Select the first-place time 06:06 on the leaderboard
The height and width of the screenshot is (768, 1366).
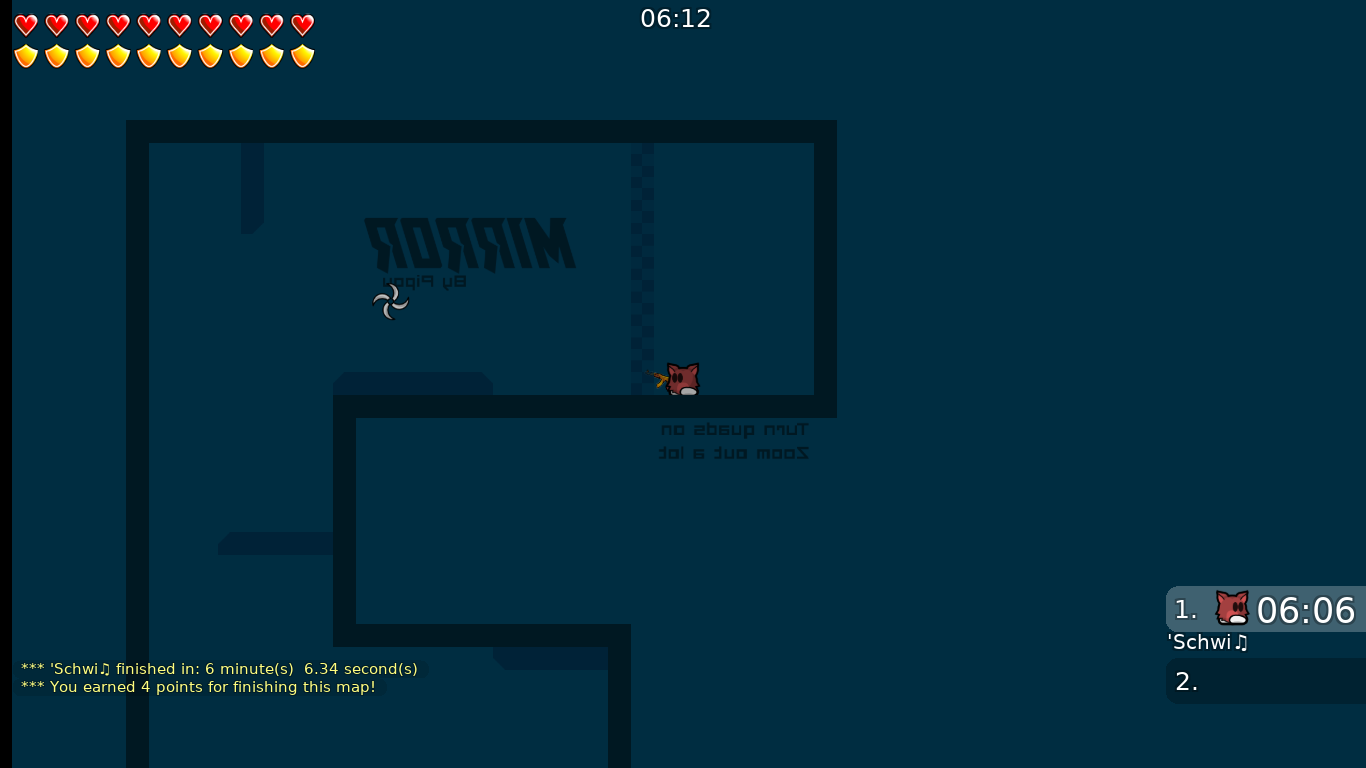point(1305,610)
